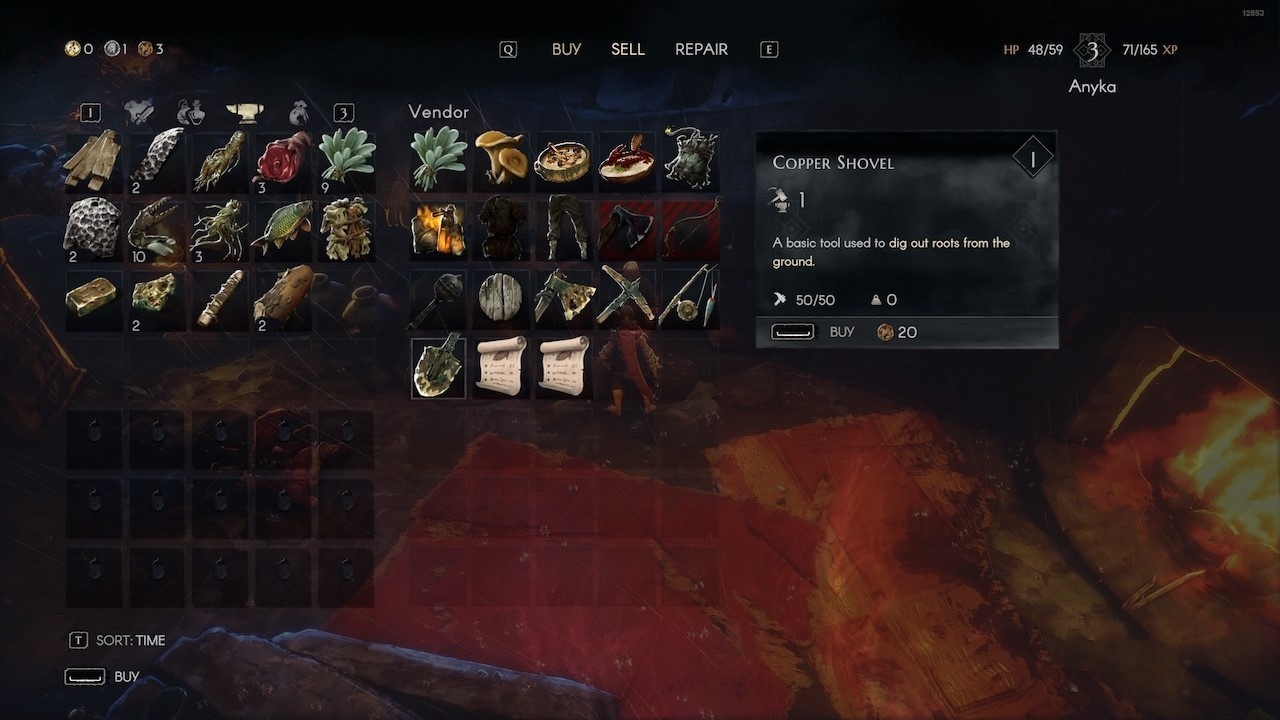The height and width of the screenshot is (720, 1280).
Task: Pick the spiked mace from vendor
Action: pos(438,297)
